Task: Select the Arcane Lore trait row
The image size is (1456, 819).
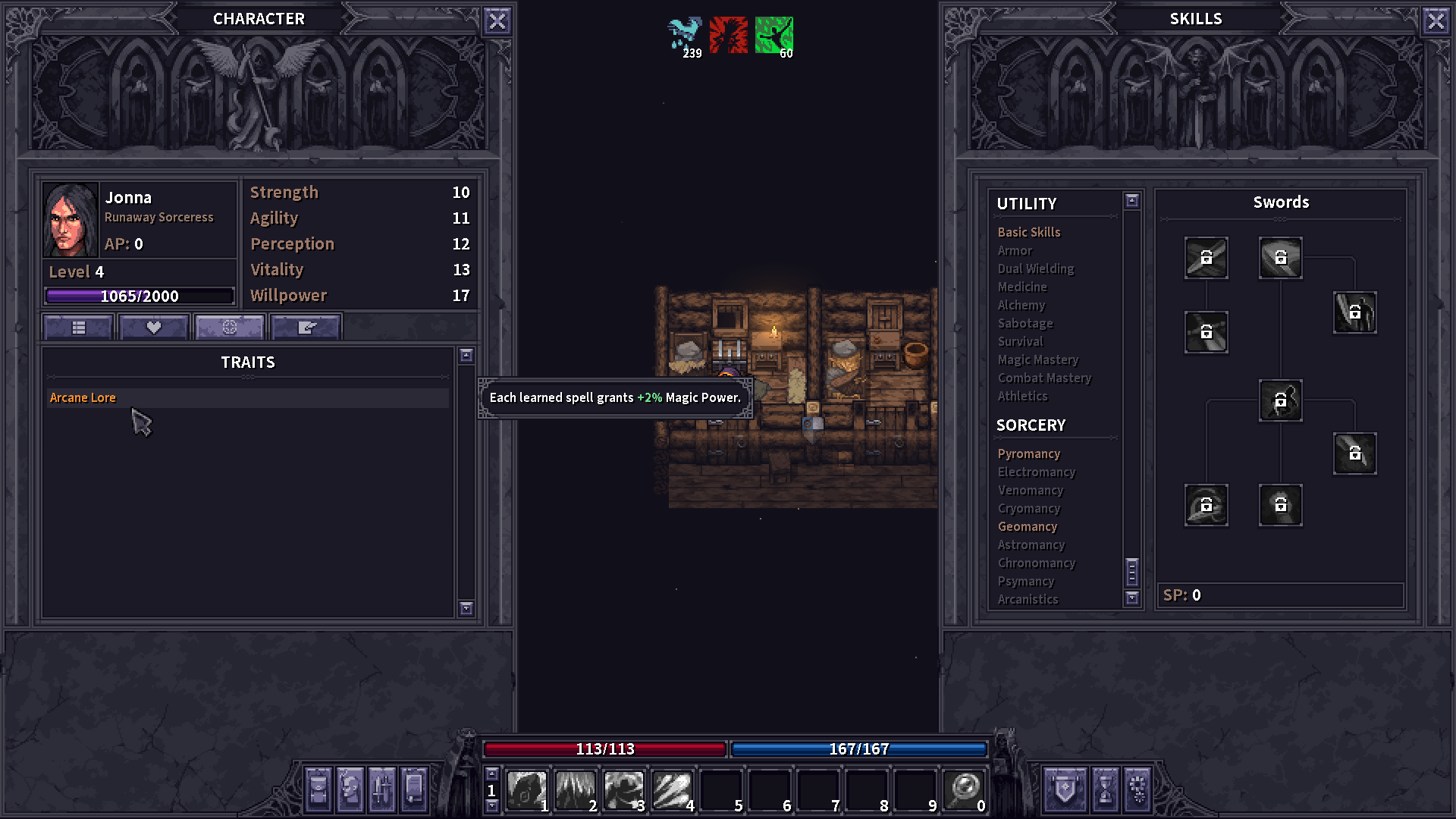Action: pos(247,398)
